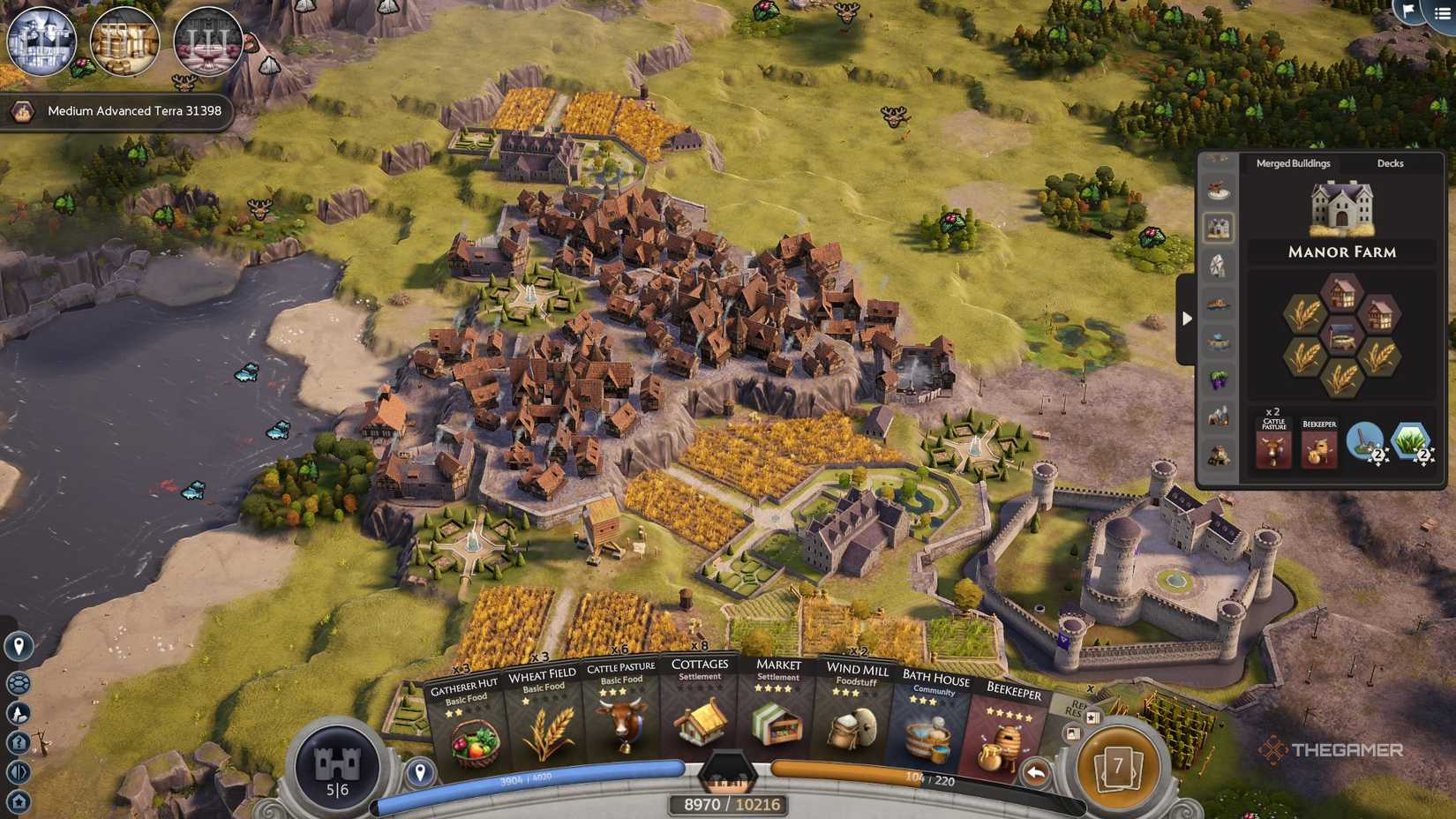
Task: Toggle the terrain hex grid overlay icon
Action: (19, 684)
